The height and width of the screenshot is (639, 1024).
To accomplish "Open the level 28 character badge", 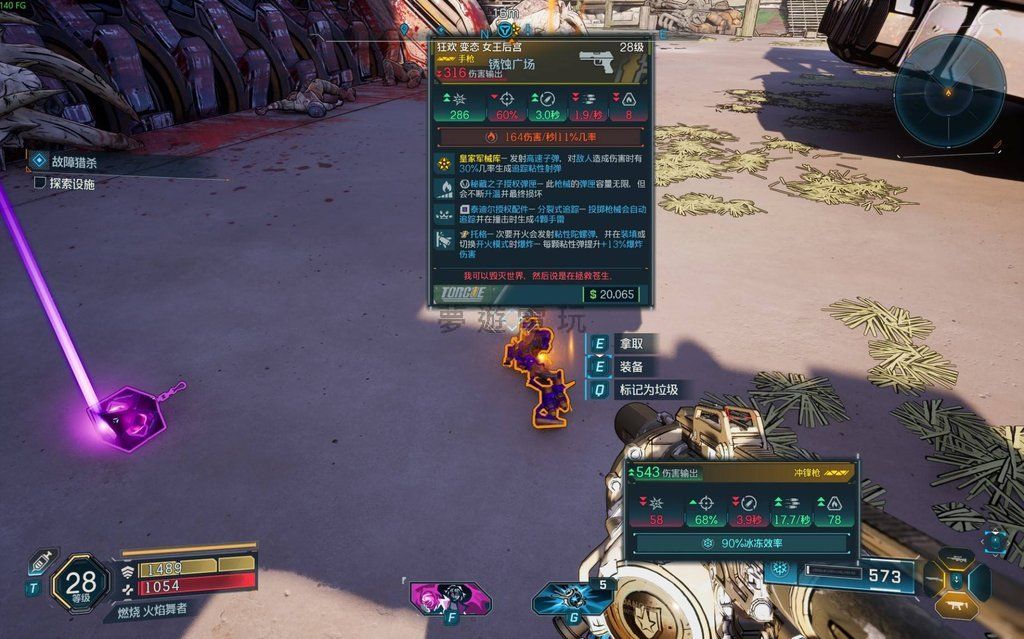I will click(81, 583).
